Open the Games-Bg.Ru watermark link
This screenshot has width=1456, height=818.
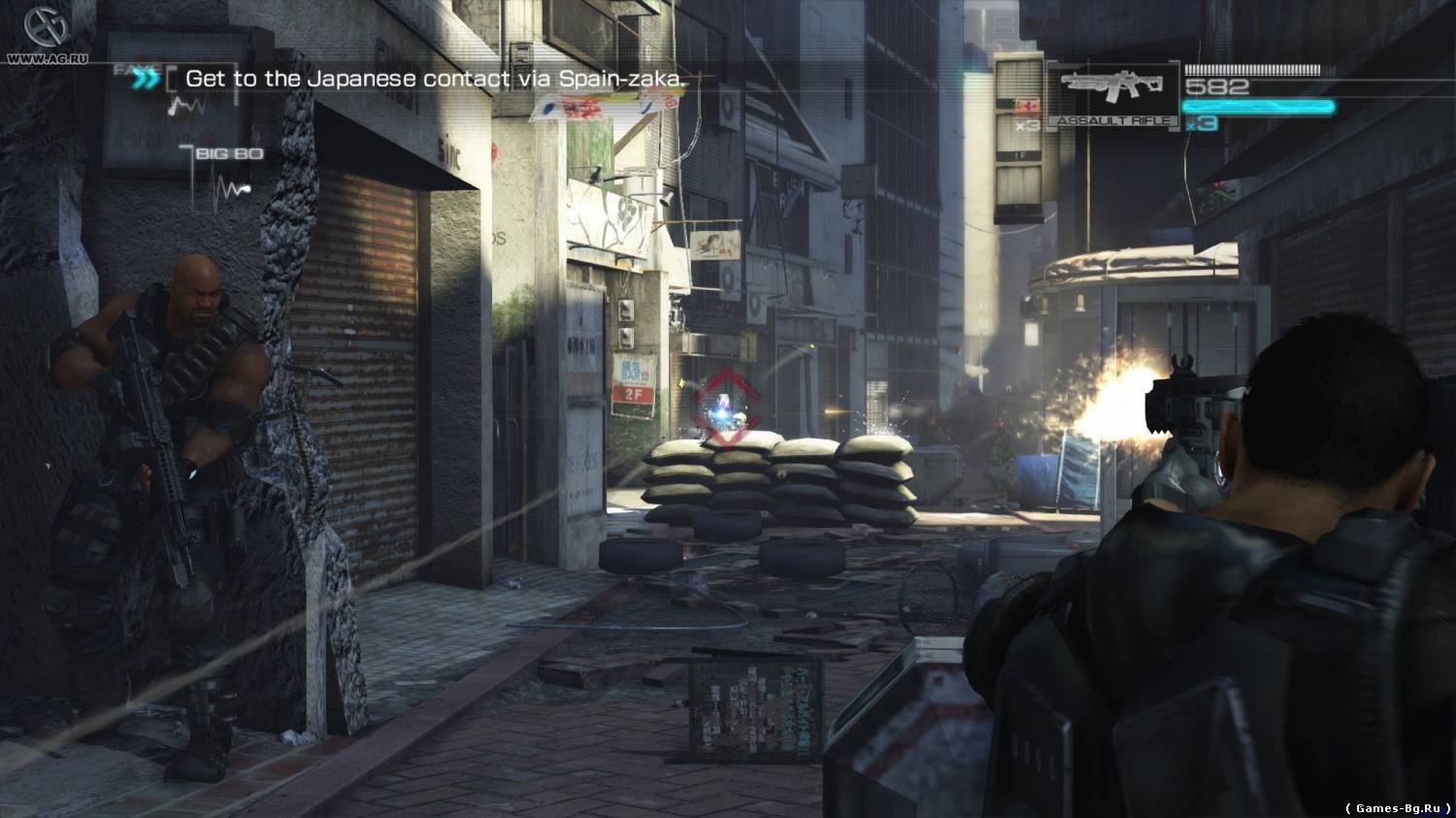[1398, 806]
